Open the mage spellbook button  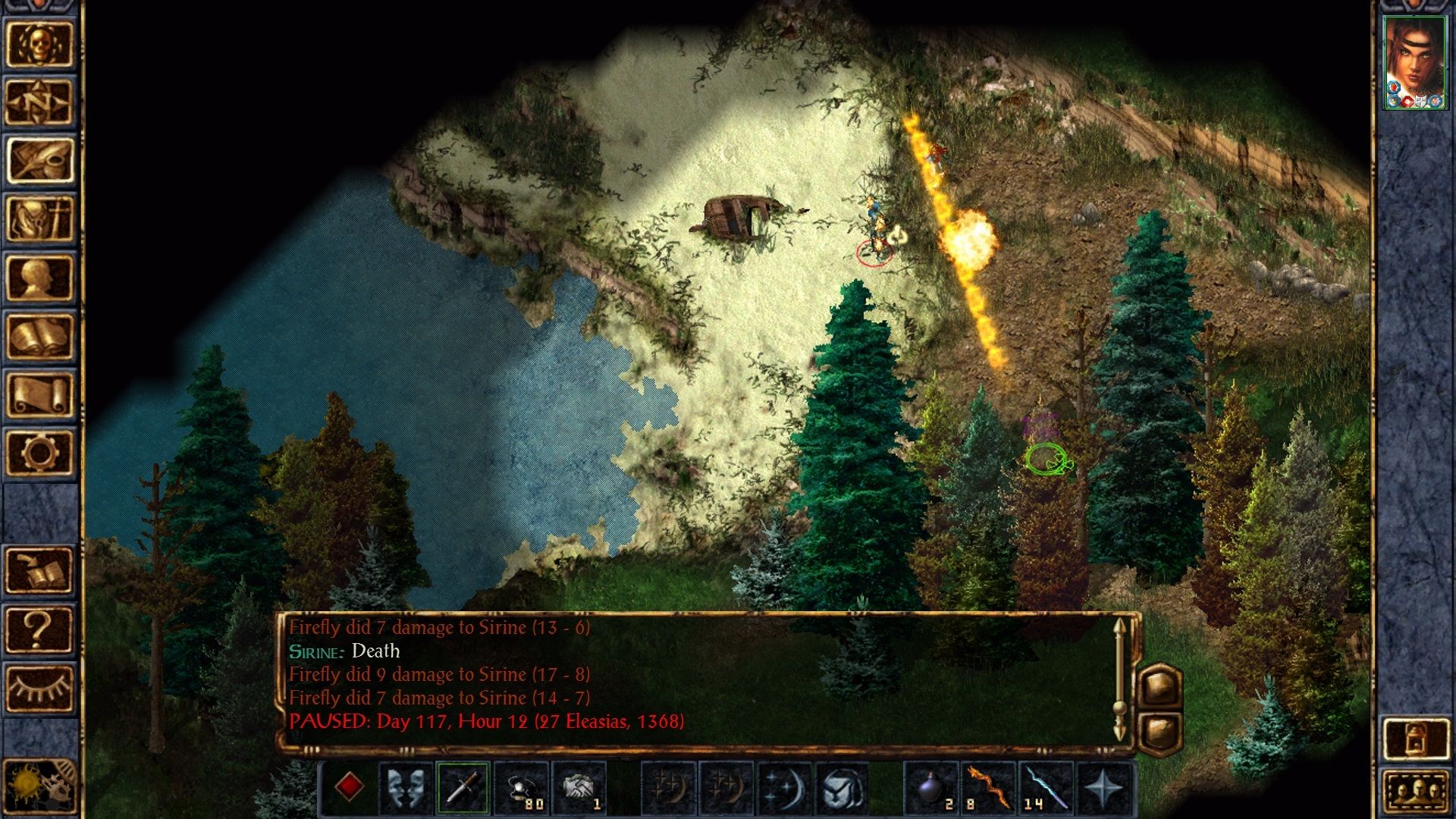coord(39,336)
